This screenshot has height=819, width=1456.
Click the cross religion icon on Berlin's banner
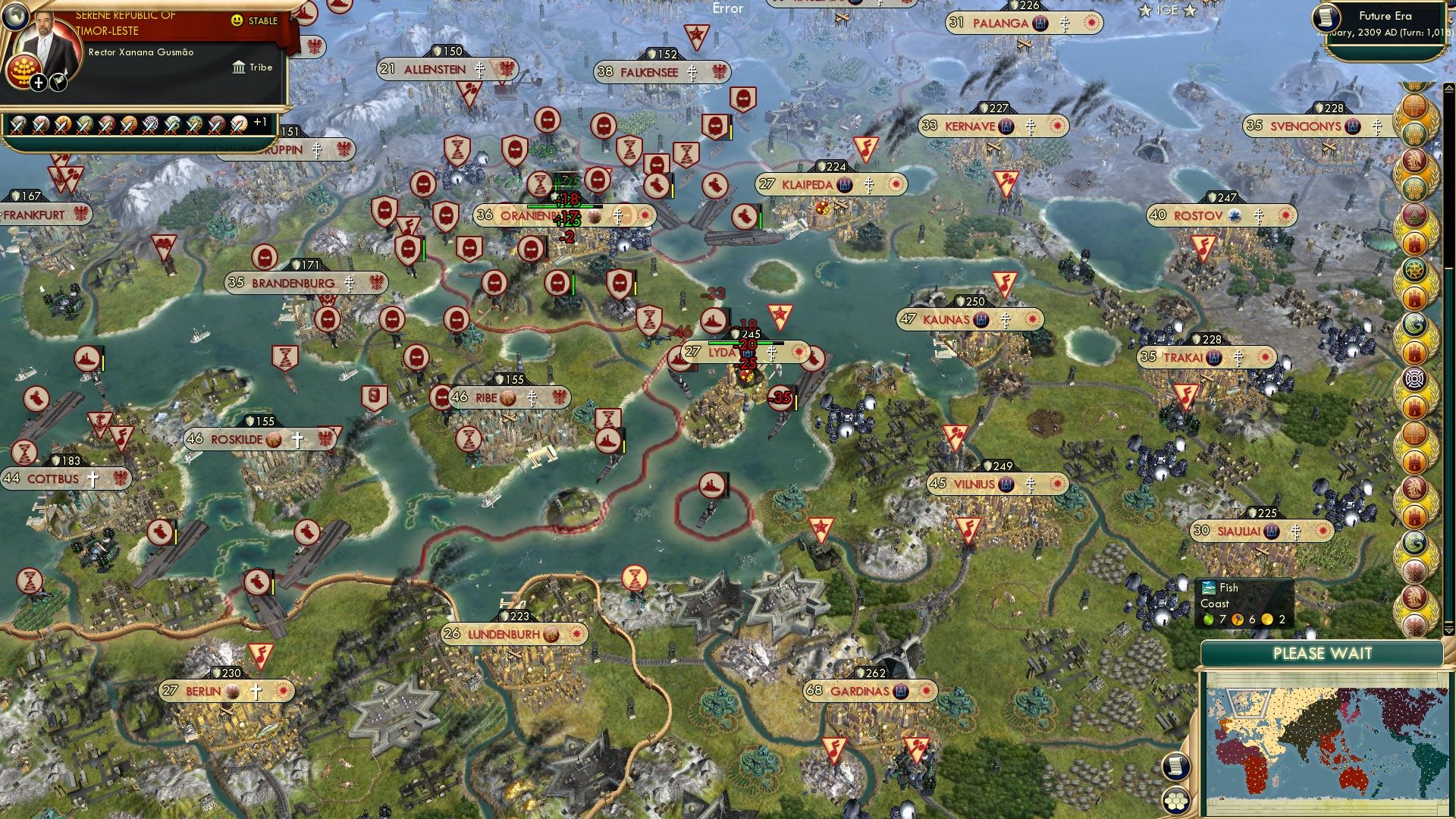(x=256, y=691)
